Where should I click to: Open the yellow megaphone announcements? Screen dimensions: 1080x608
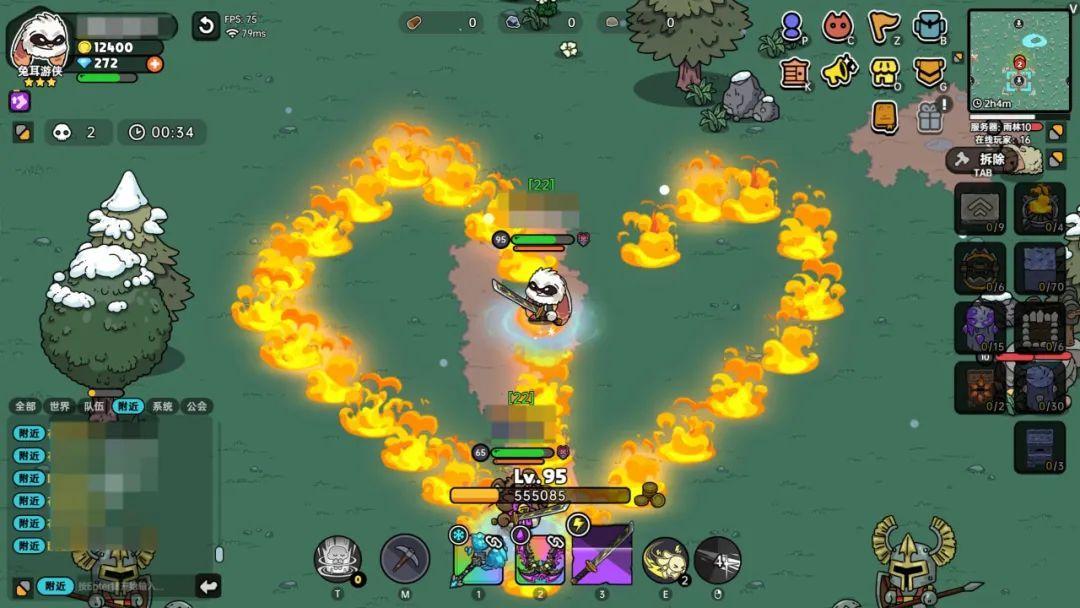click(838, 71)
